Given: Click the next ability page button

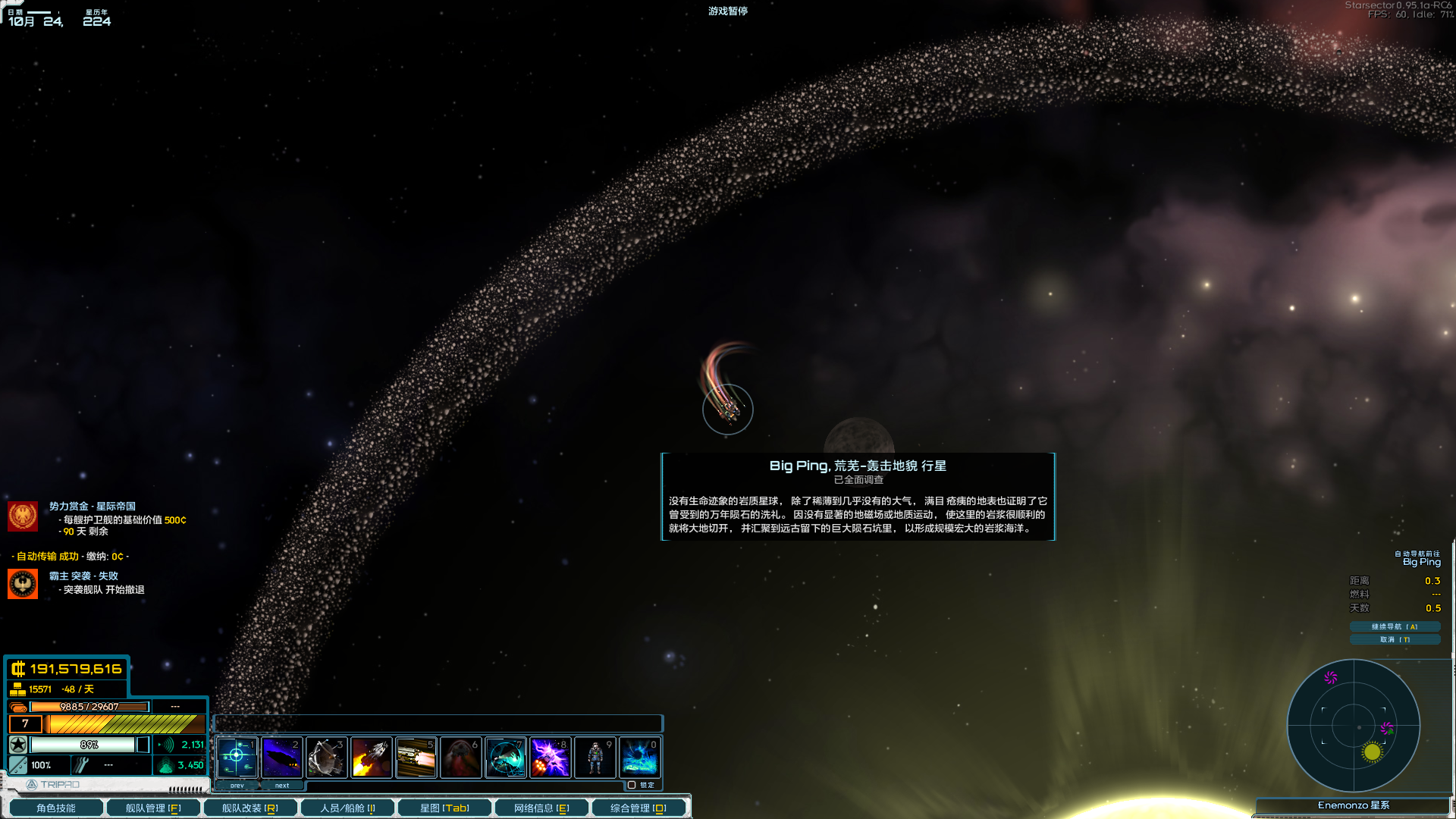Looking at the screenshot, I should click(x=282, y=786).
